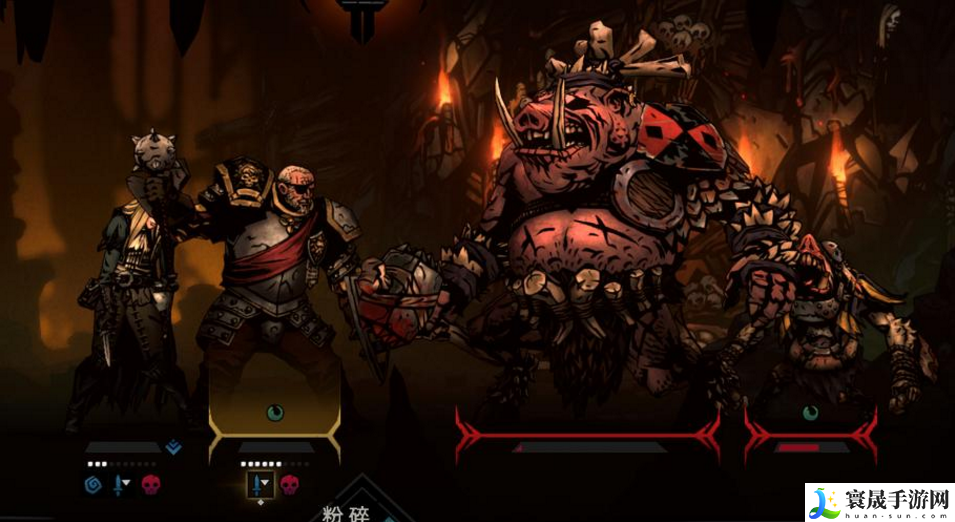The image size is (955, 522).
Task: Inspect the armored hero's red skull token
Action: pyautogui.click(x=289, y=485)
